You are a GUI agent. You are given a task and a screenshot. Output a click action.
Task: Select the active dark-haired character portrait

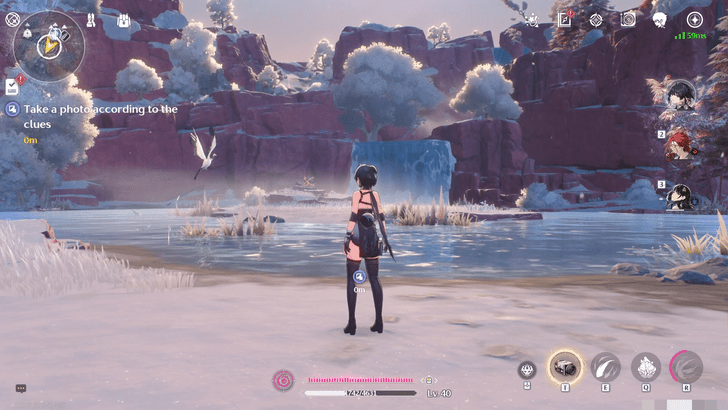[x=680, y=95]
